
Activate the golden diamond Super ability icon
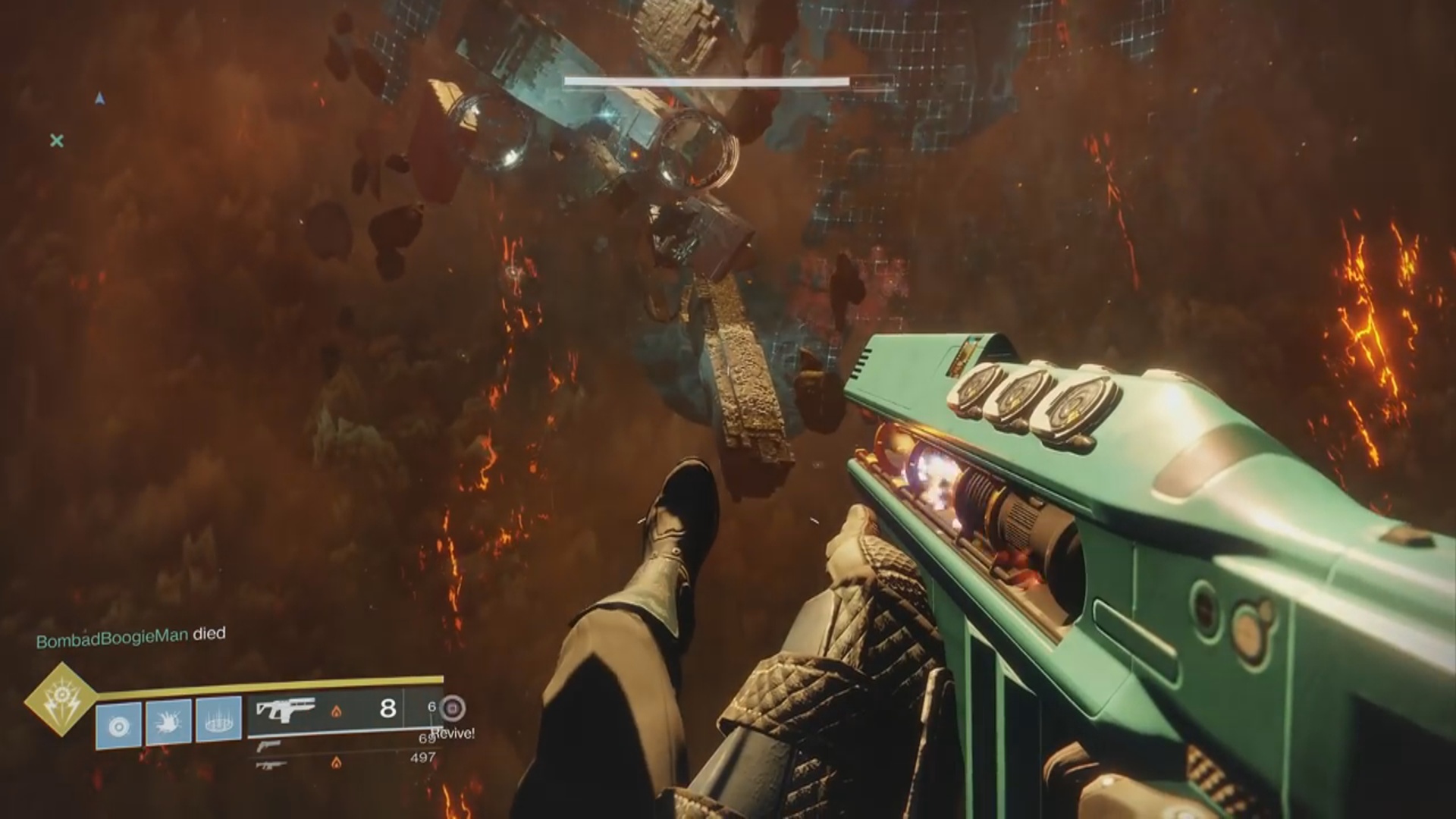(60, 699)
